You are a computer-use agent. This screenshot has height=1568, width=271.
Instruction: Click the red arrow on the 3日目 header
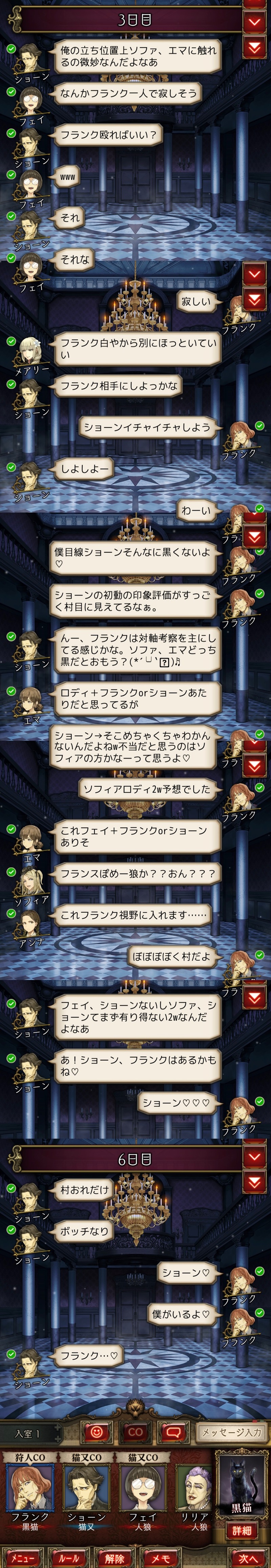pos(255,22)
